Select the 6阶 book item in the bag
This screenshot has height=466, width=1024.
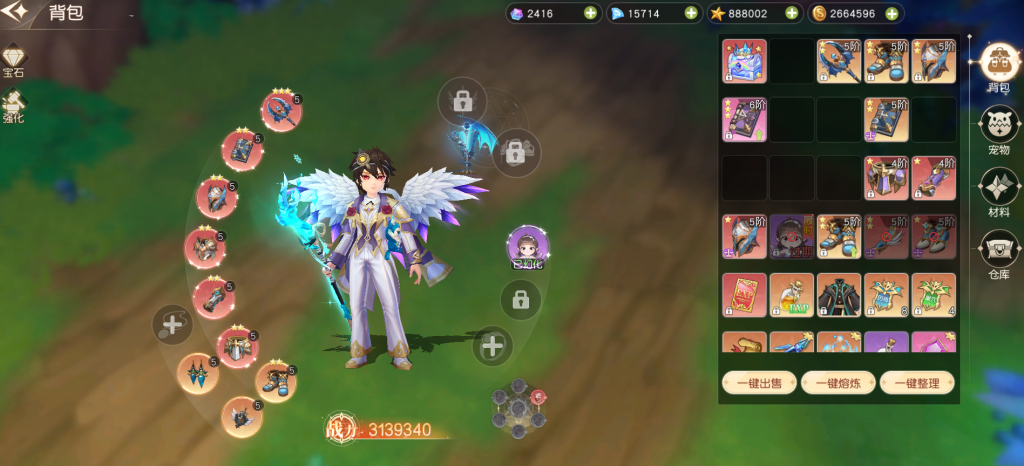click(x=744, y=119)
